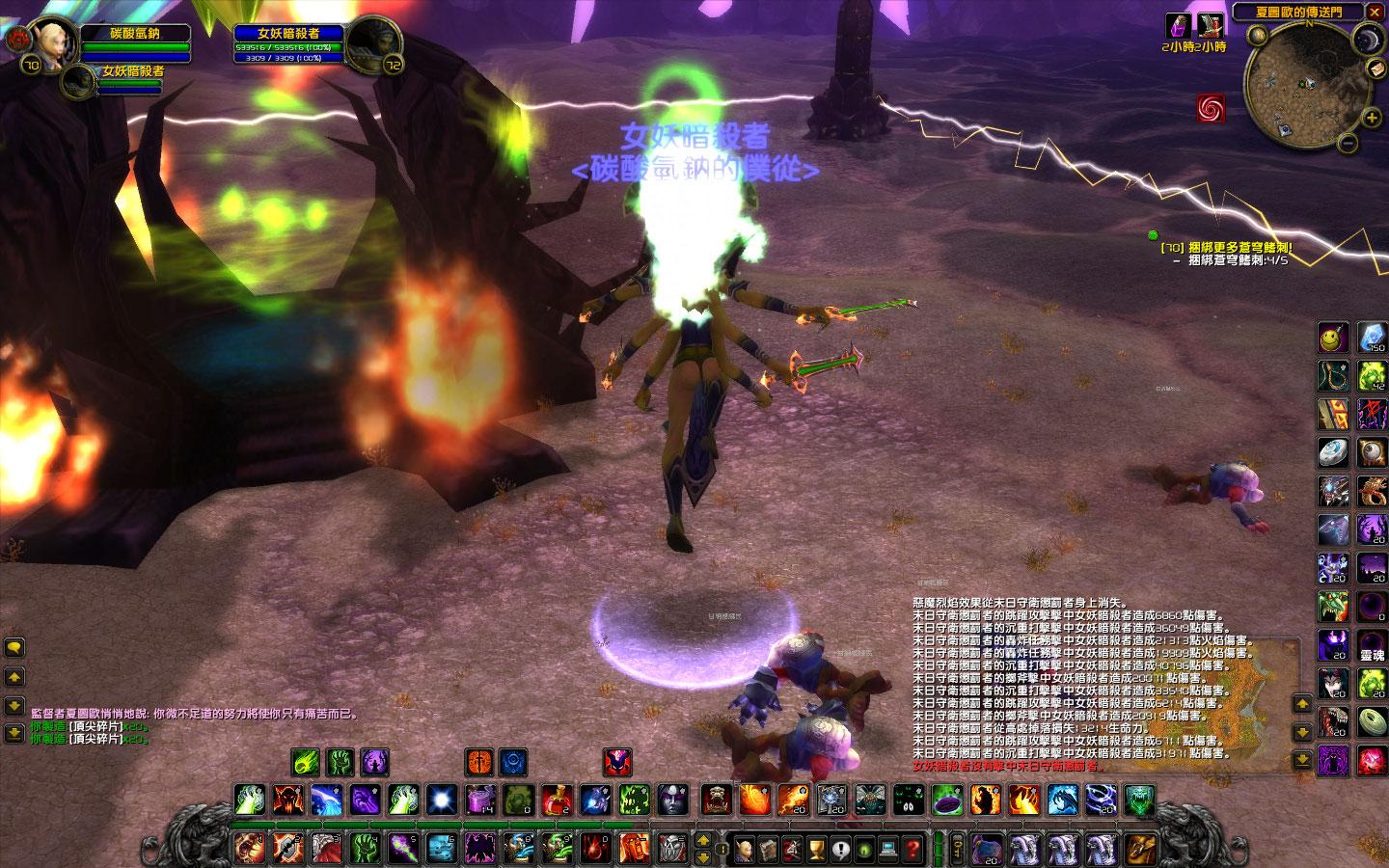
Task: Click the moon day-night indicator
Action: tap(1368, 40)
